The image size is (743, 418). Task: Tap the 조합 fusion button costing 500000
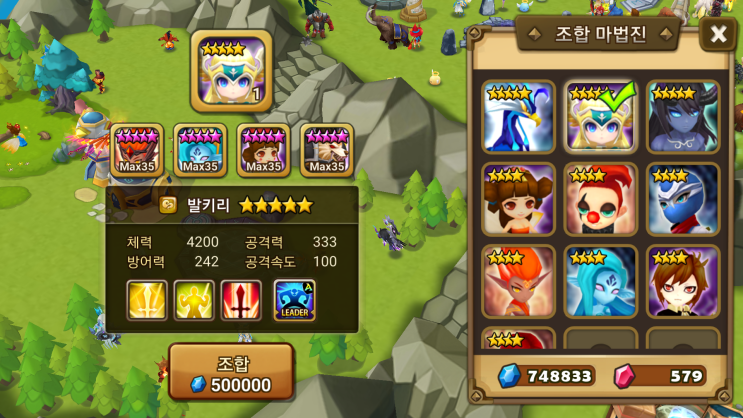(231, 372)
